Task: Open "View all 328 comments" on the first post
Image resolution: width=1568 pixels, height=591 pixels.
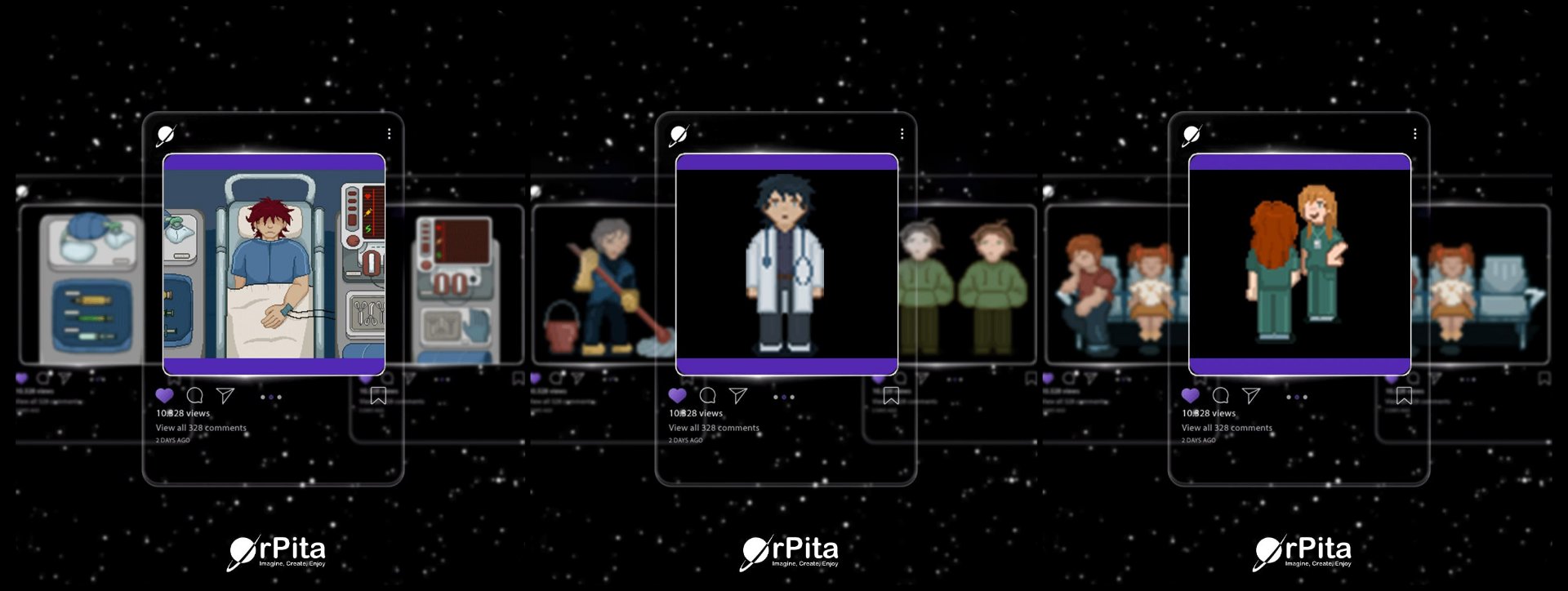Action: tap(202, 427)
